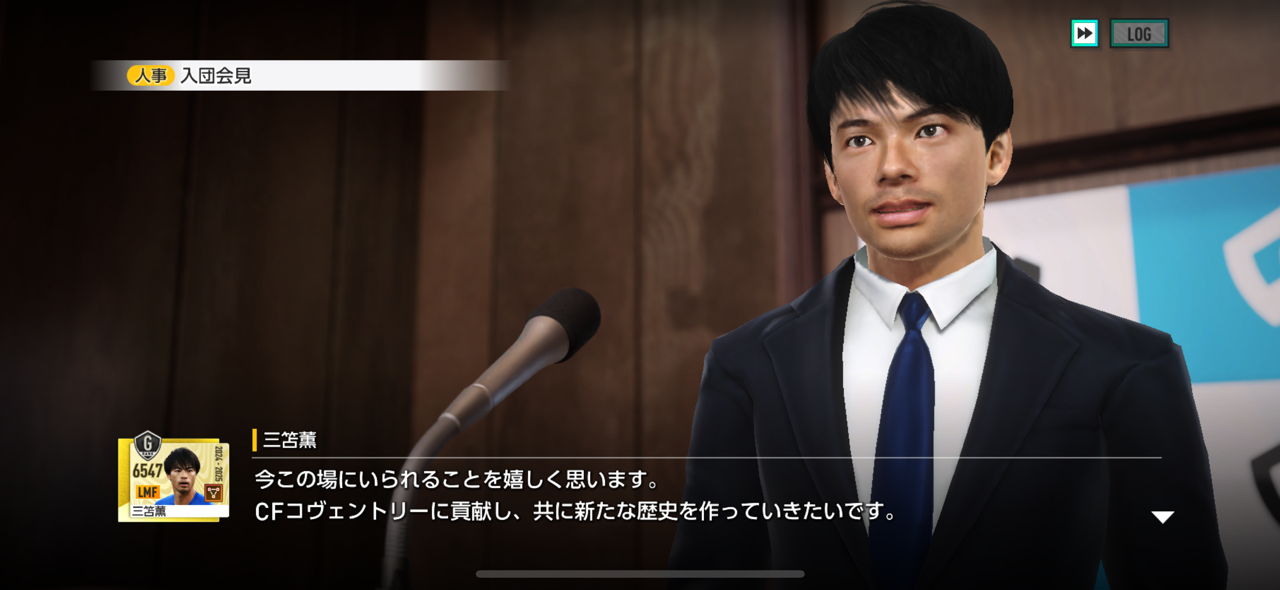Screen dimensions: 1280x590
Task: Select the 三笘薫 player card
Action: (173, 477)
